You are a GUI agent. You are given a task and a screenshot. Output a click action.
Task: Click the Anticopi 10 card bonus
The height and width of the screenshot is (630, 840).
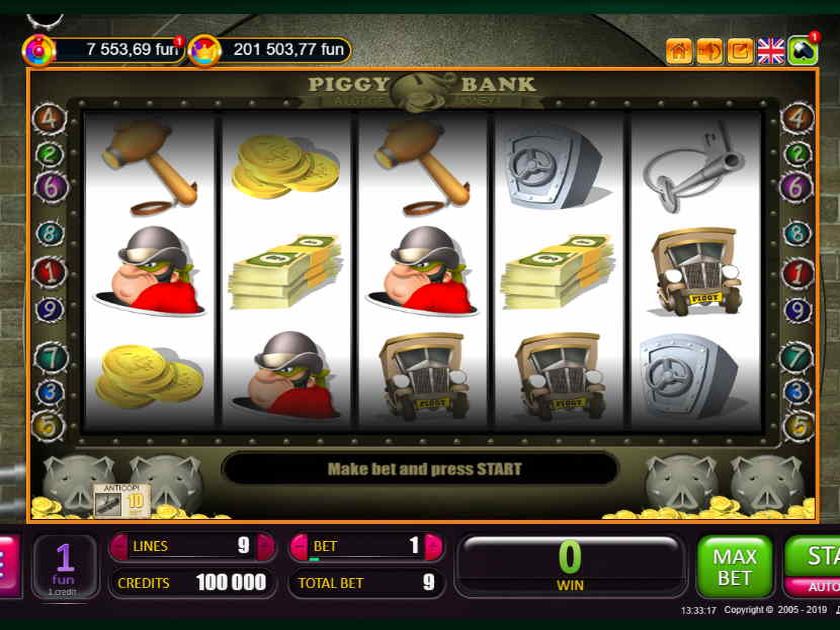coord(122,497)
